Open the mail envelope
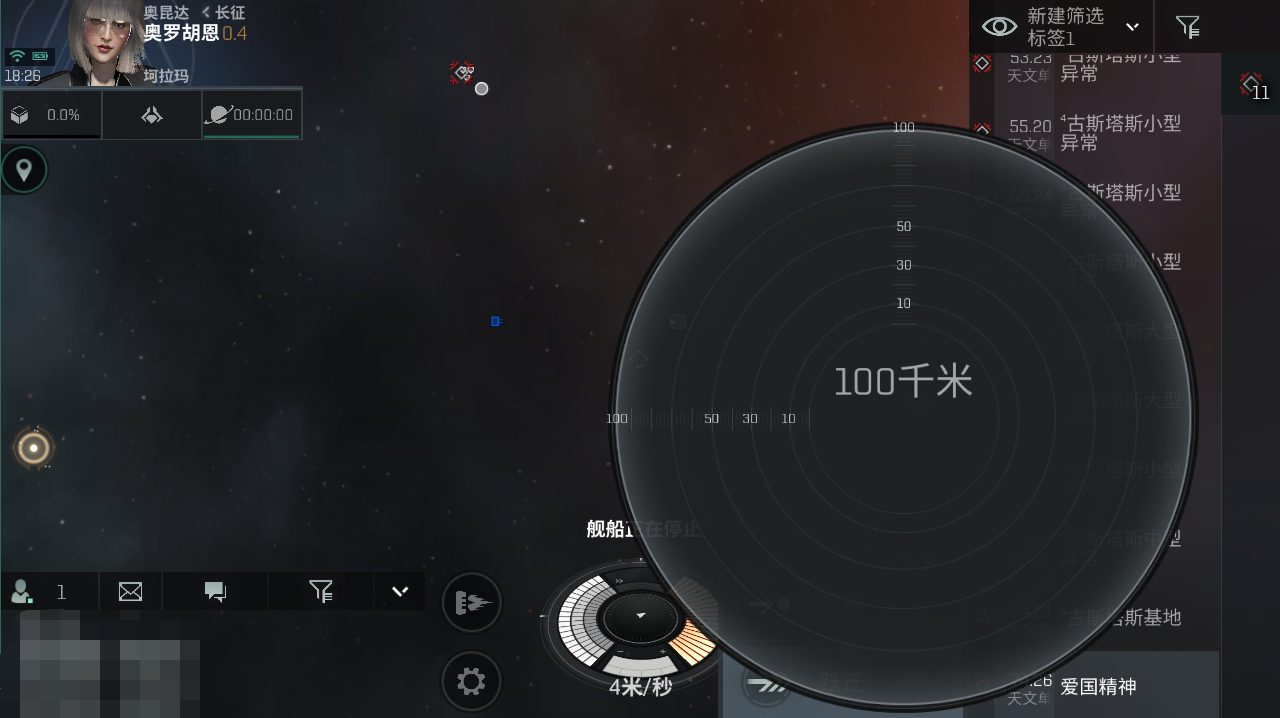The image size is (1280, 718). point(130,592)
